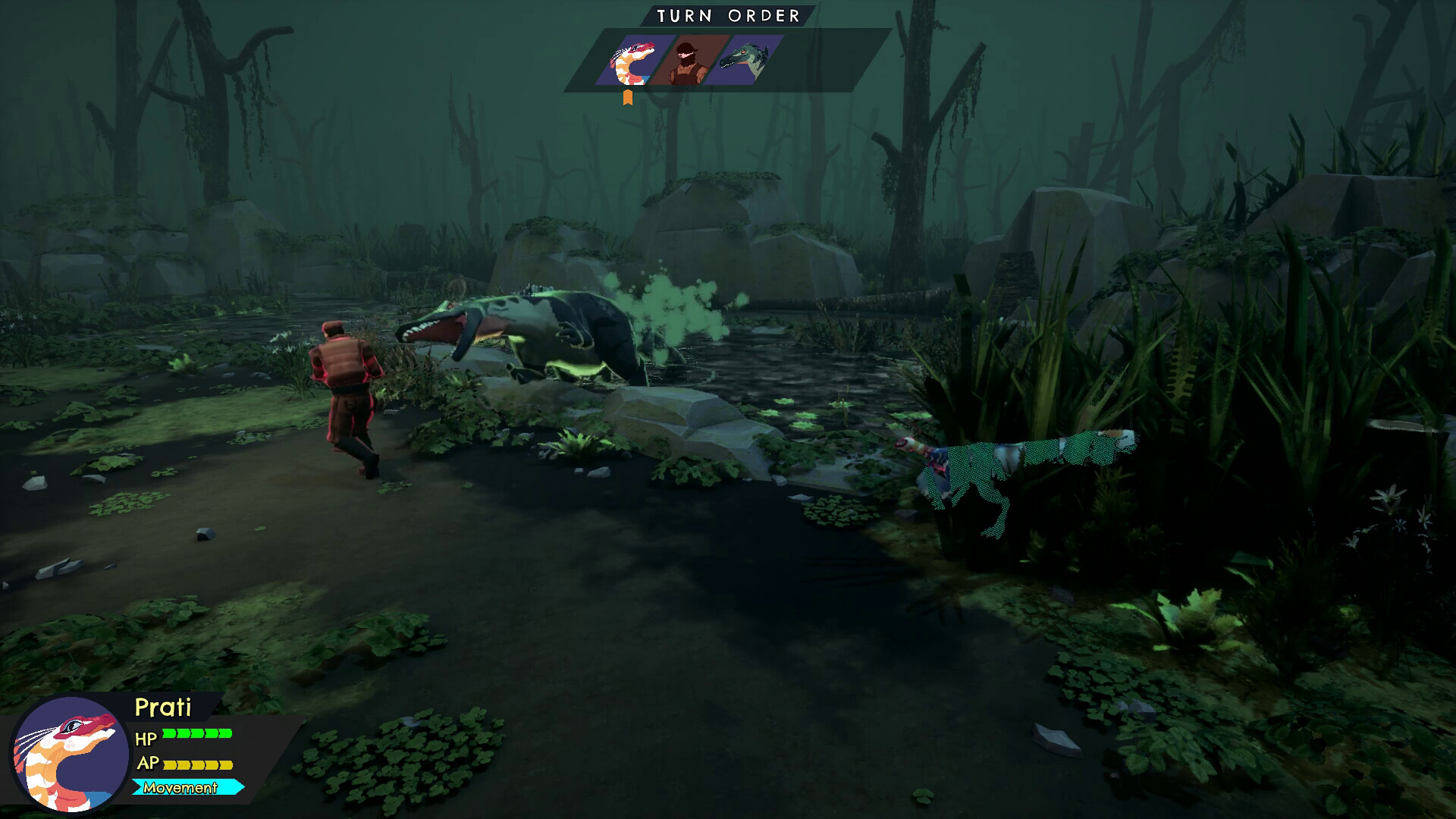Click the Turn Order title banner

(x=726, y=13)
